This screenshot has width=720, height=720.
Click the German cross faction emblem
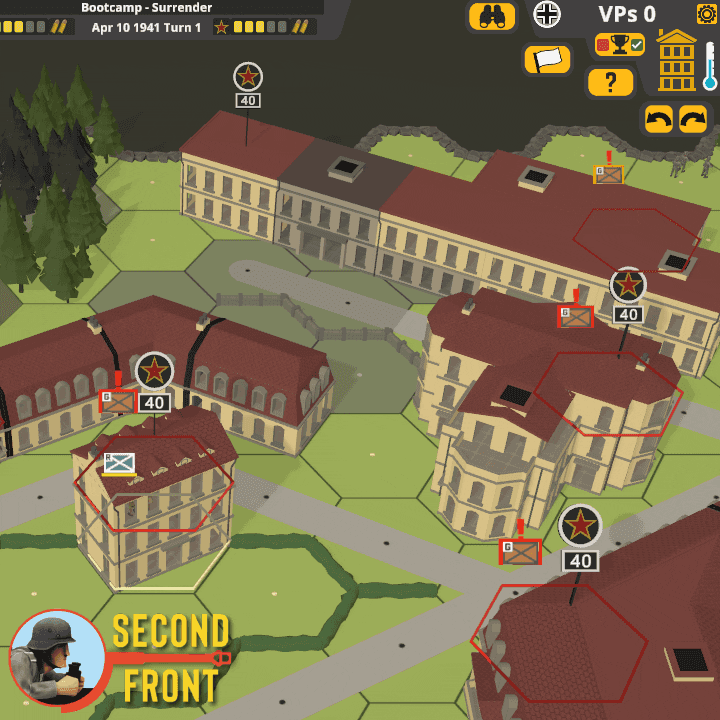click(547, 14)
